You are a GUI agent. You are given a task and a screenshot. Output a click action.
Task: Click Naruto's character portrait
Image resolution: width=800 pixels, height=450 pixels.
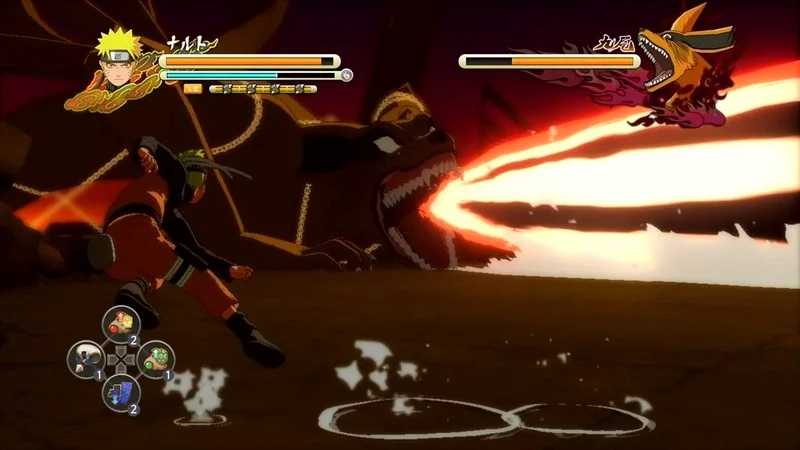(116, 57)
